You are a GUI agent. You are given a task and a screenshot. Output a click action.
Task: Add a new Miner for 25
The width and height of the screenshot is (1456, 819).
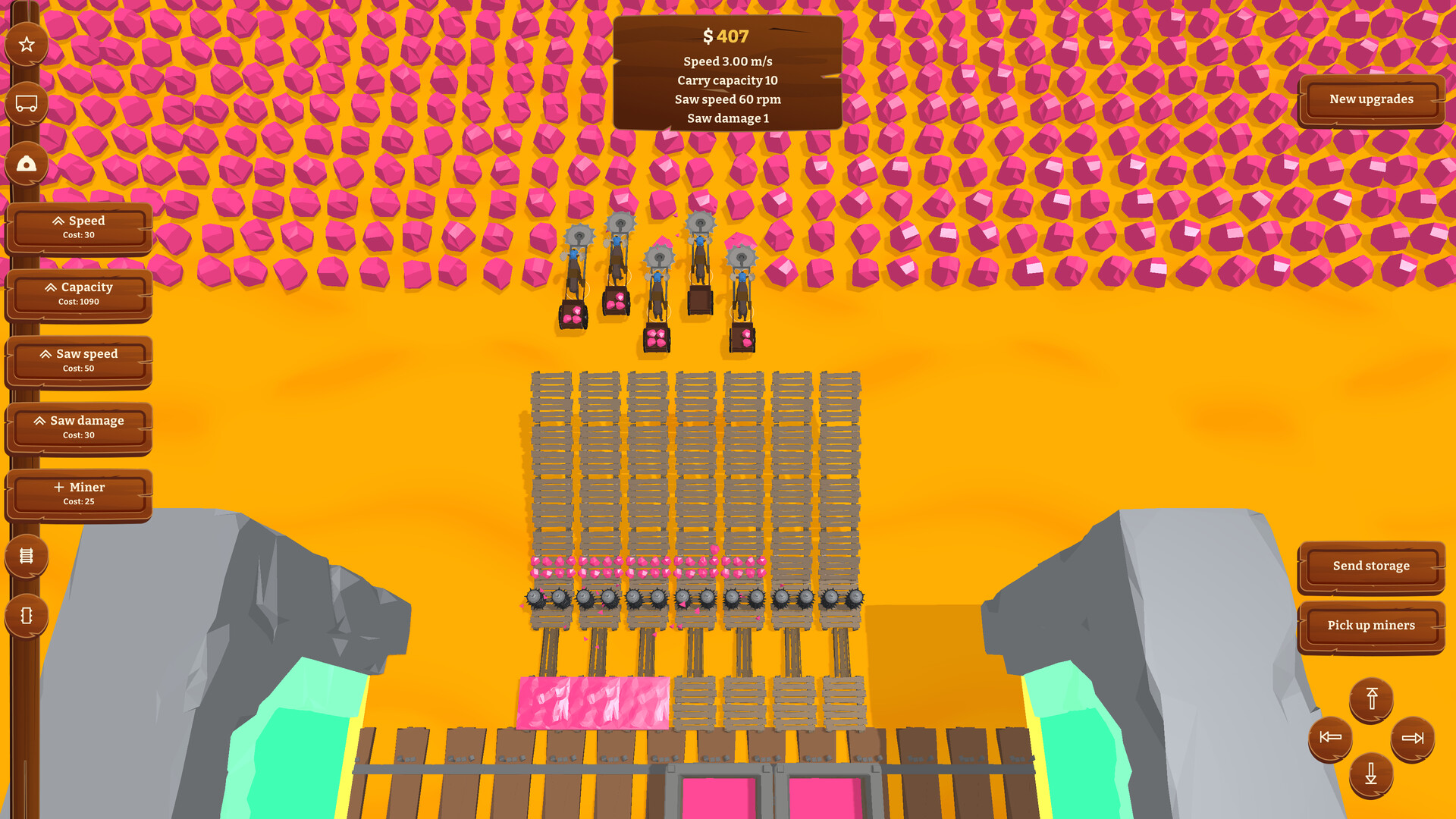point(79,494)
